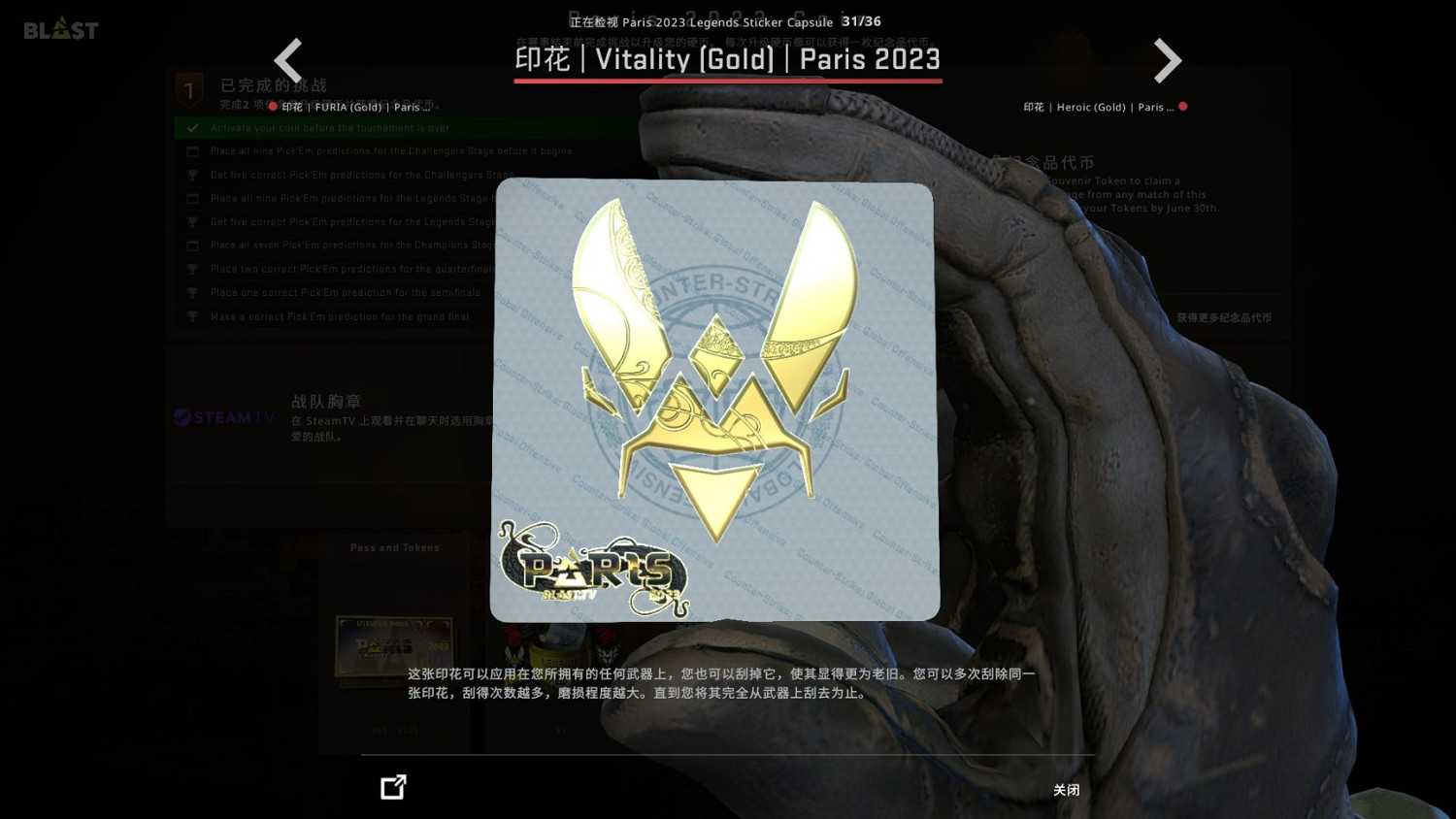The height and width of the screenshot is (819, 1456).
Task: Click the Pick'Em board icon next to Legends Stage challenge
Action: tap(192, 198)
